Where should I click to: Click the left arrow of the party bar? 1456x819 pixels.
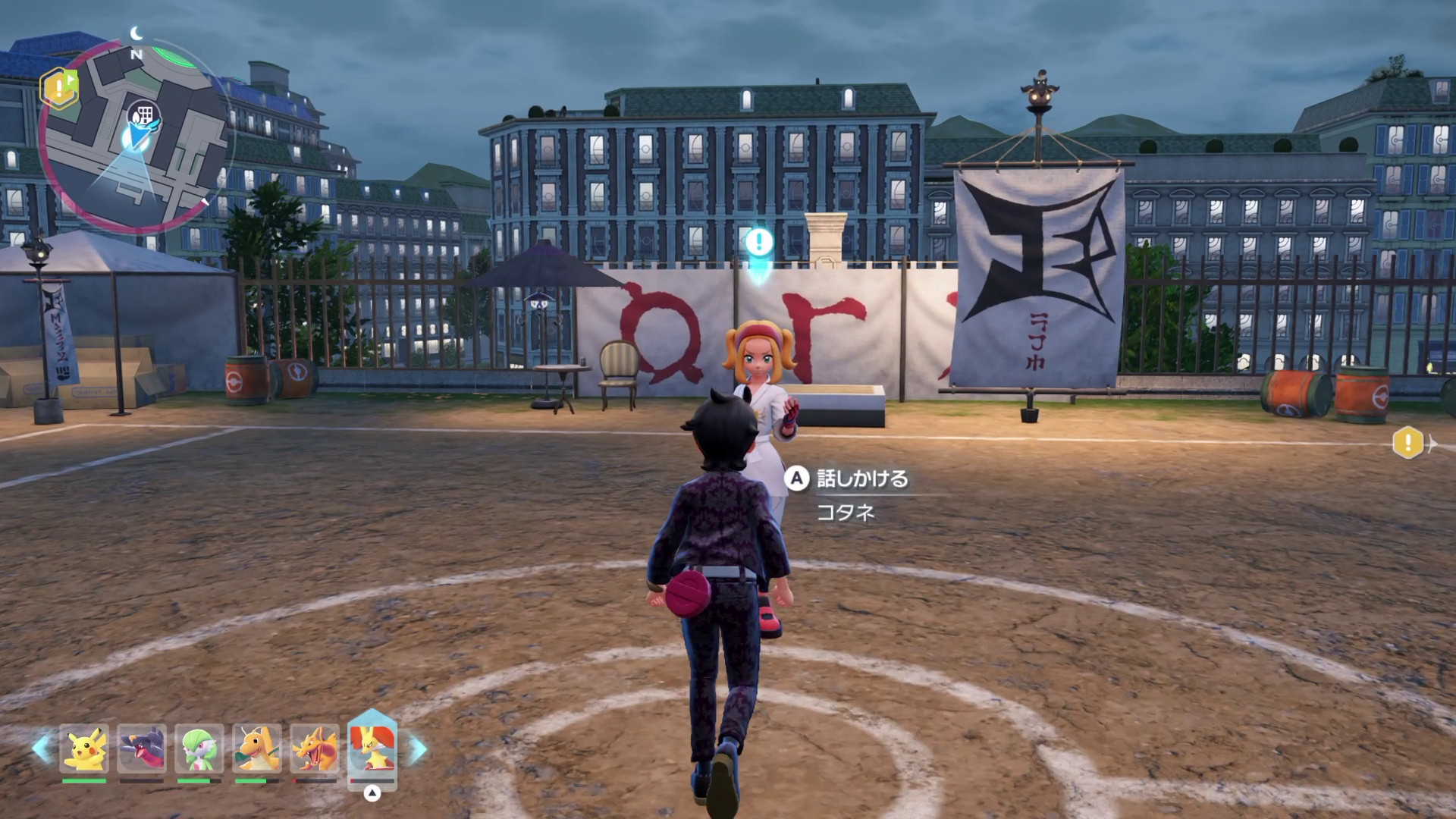(42, 748)
